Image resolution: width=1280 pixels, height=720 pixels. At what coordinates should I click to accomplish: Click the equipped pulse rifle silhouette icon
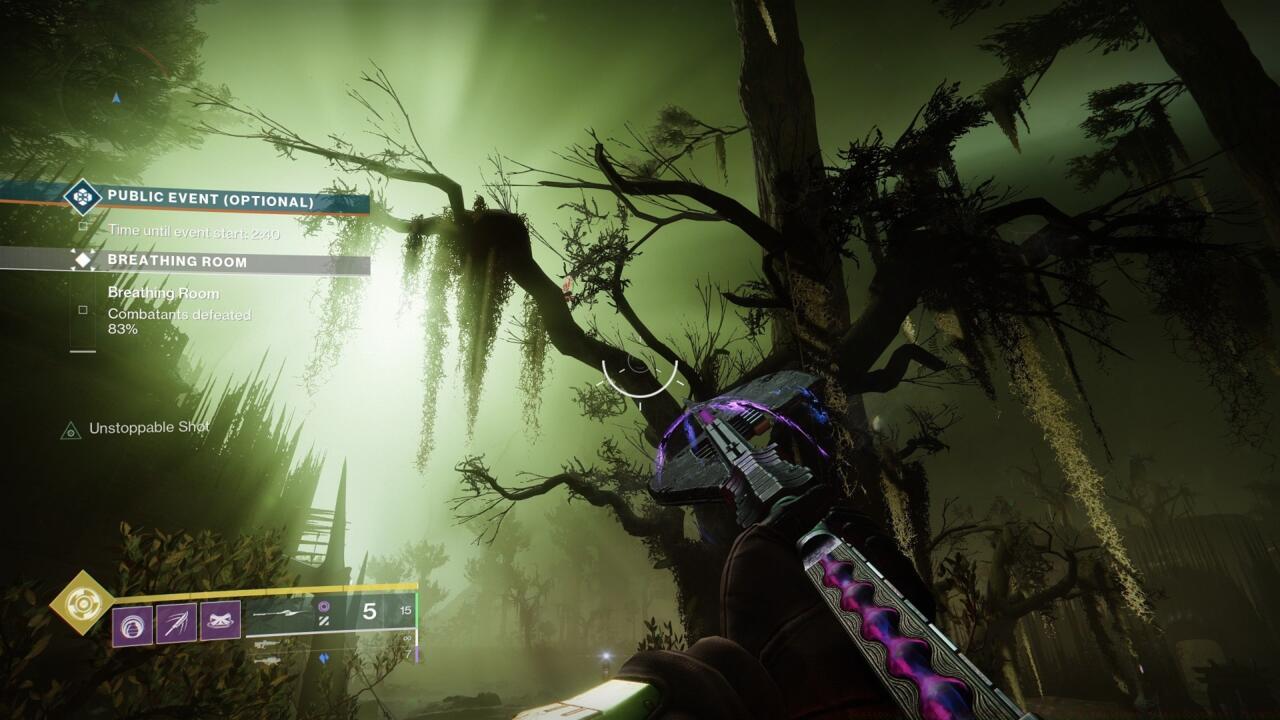(276, 612)
